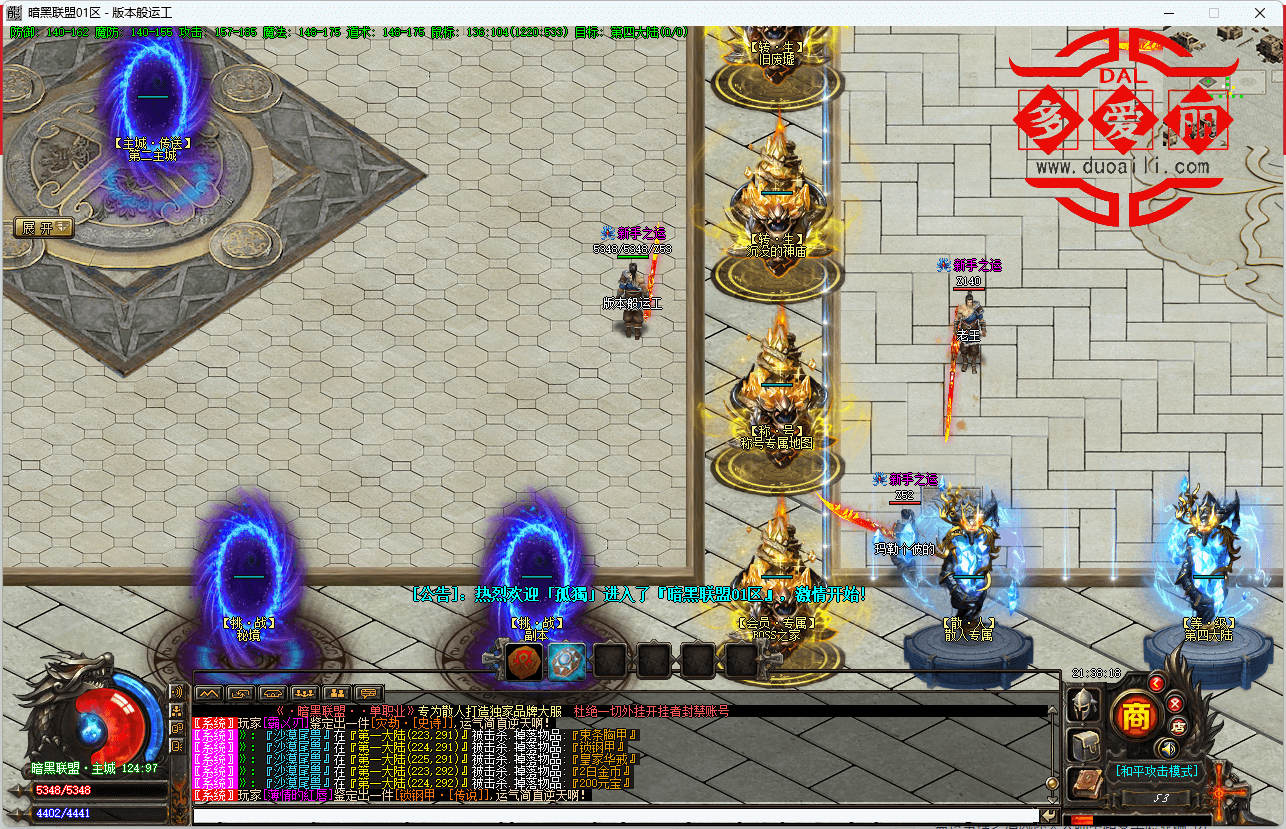Viewport: 1286px width, 829px height.
Task: Close the game window
Action: coord(1262,13)
